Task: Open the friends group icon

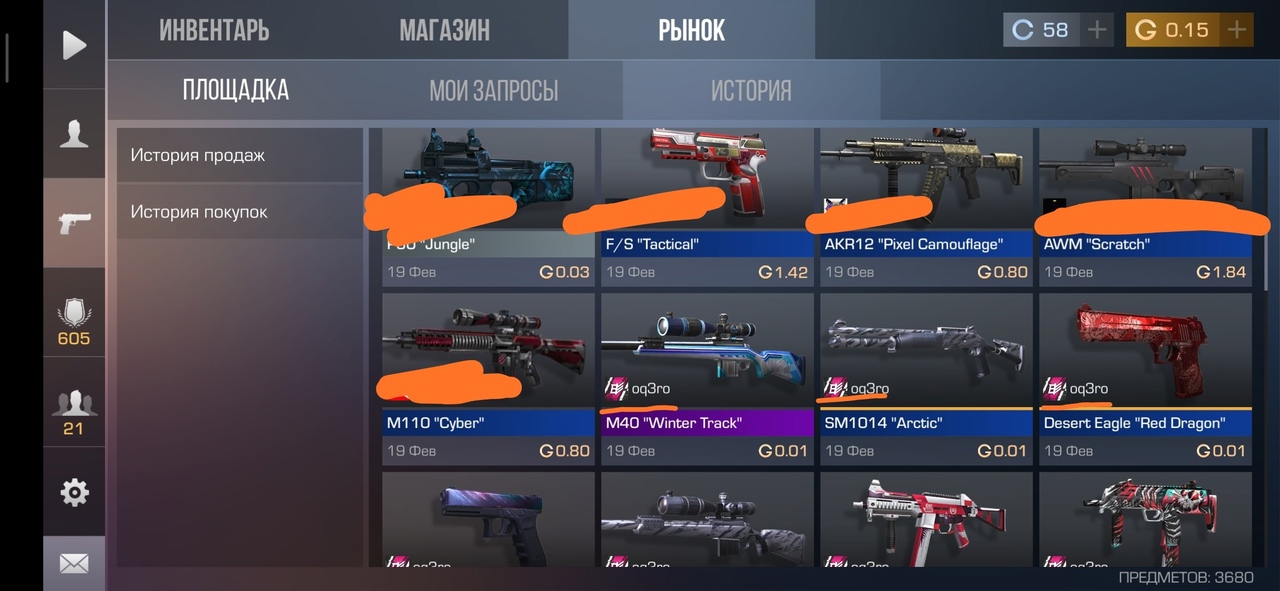Action: pyautogui.click(x=73, y=411)
